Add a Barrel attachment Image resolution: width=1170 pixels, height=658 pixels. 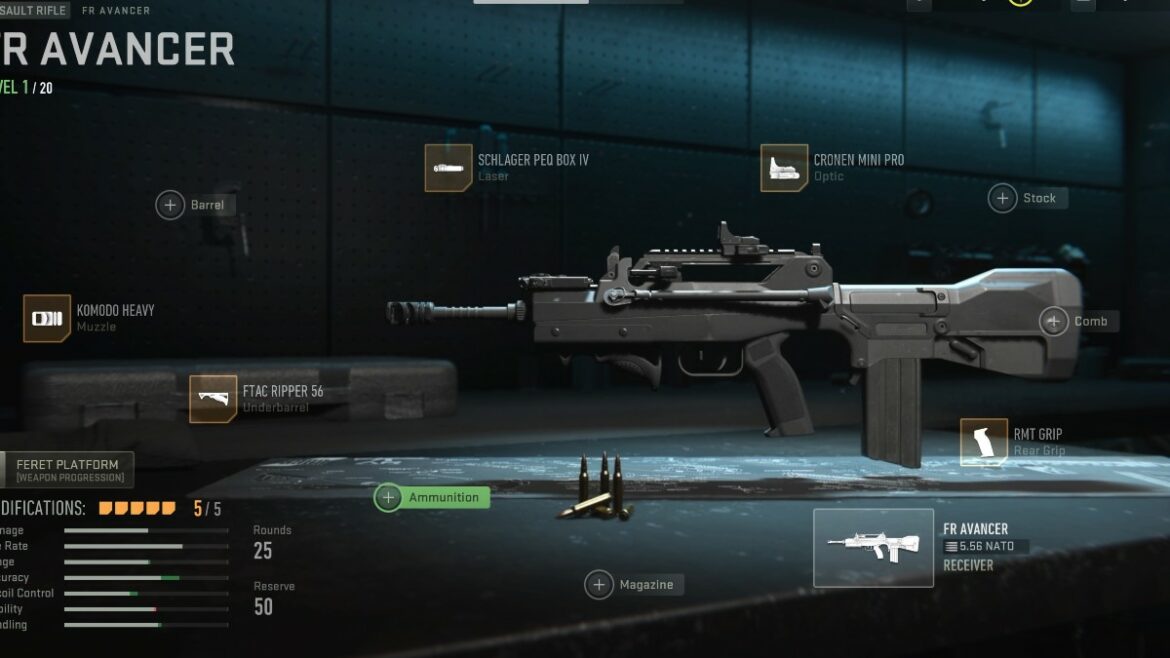pyautogui.click(x=171, y=205)
